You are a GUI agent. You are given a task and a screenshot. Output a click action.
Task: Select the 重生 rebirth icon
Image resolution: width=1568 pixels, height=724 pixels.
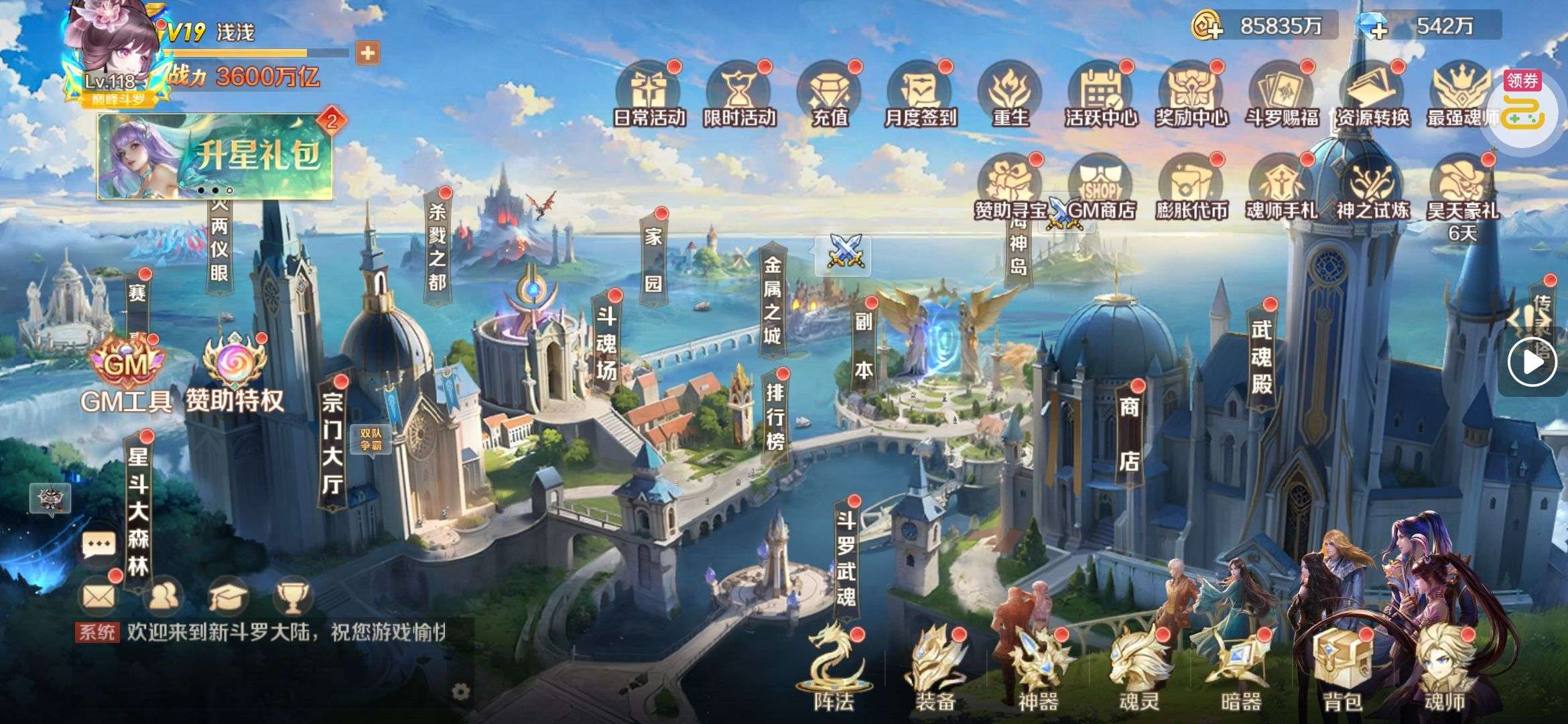pos(1010,96)
